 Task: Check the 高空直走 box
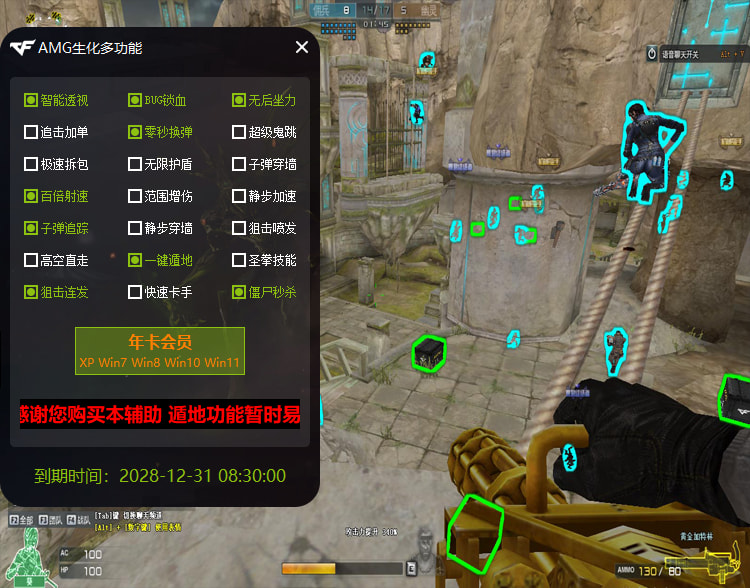[x=31, y=260]
